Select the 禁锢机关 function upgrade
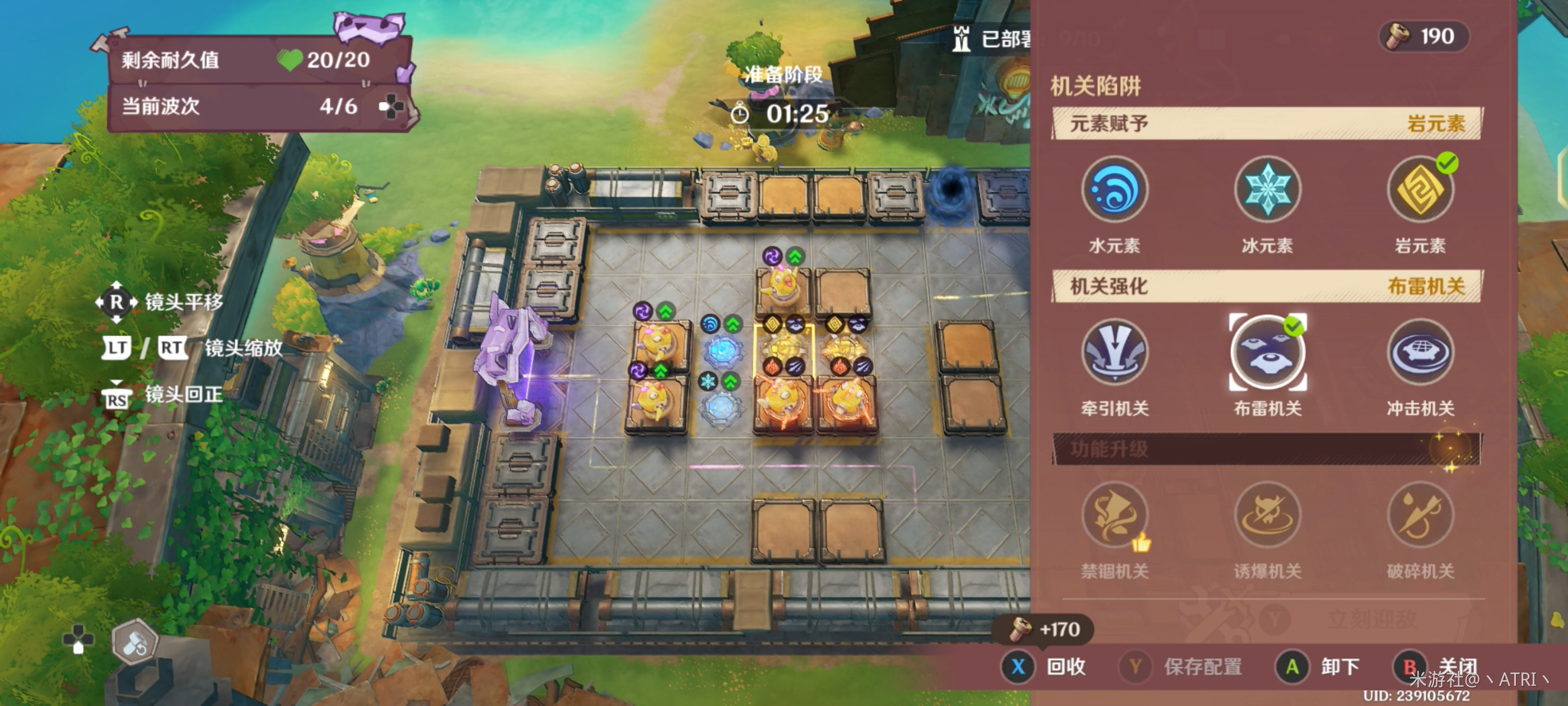The image size is (1568, 706). click(x=1114, y=515)
